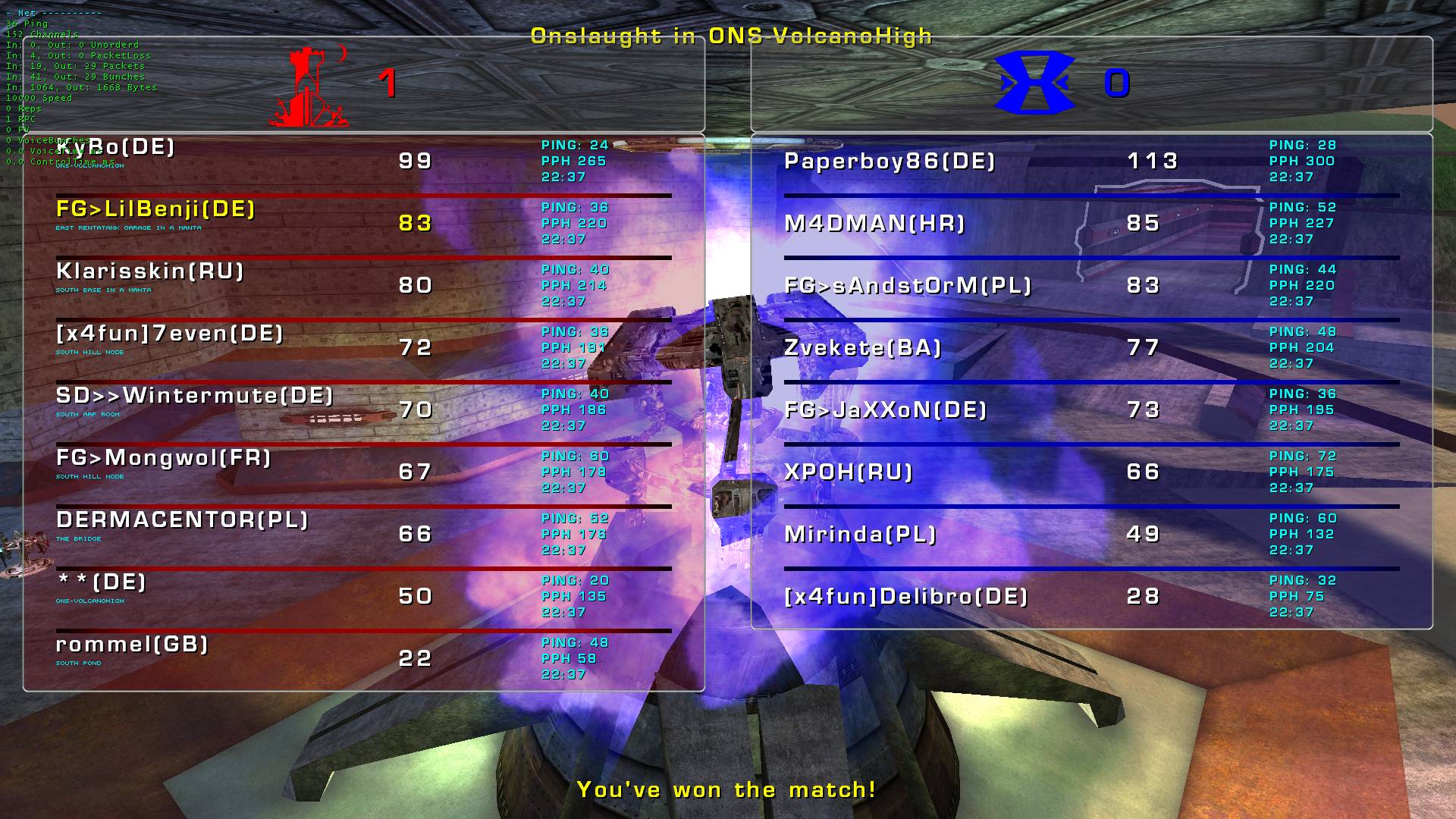Choose the [x4fun]Delibro(DE) player row
The height and width of the screenshot is (819, 1456).
pos(905,597)
